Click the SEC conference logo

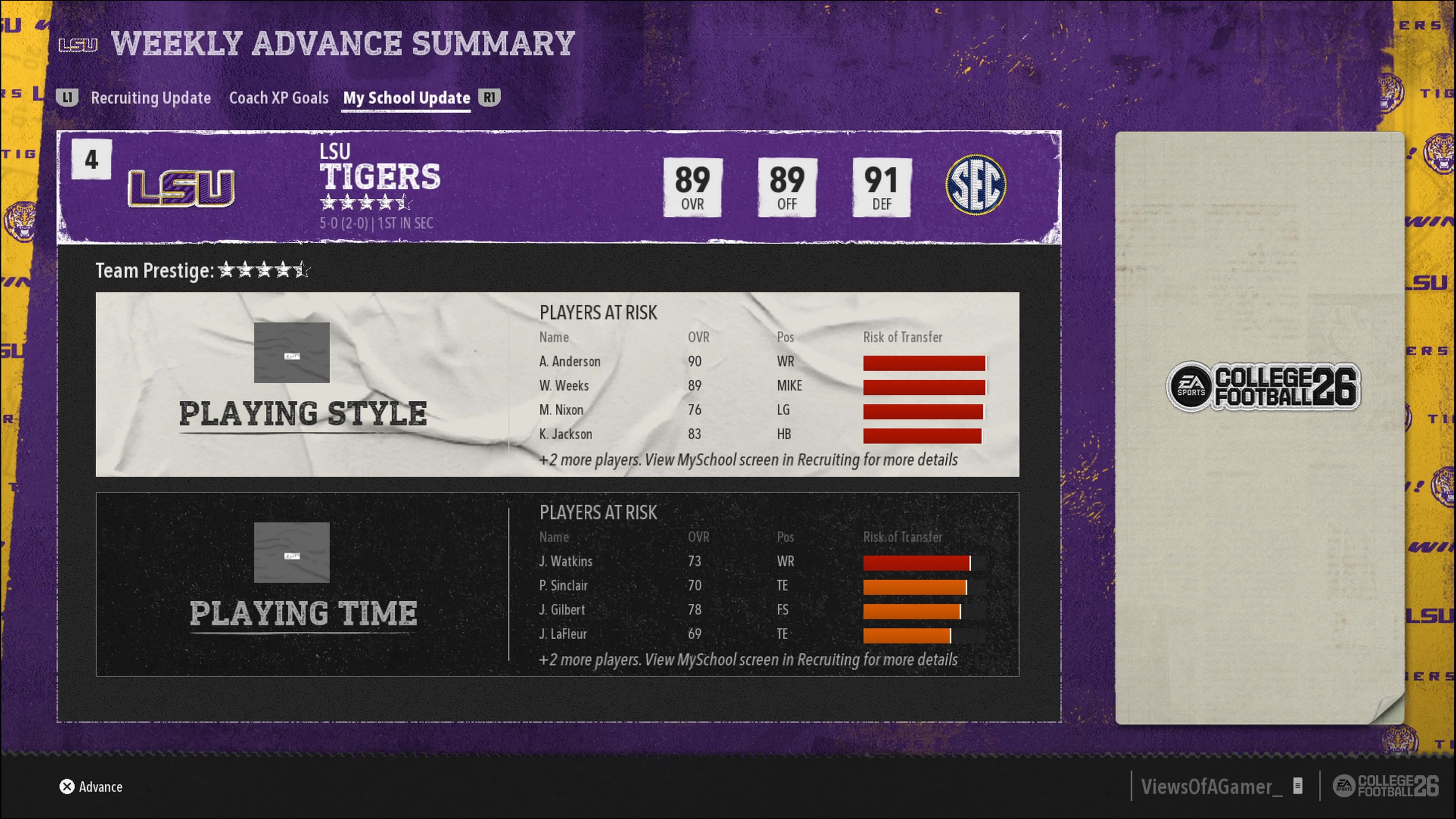pyautogui.click(x=976, y=184)
